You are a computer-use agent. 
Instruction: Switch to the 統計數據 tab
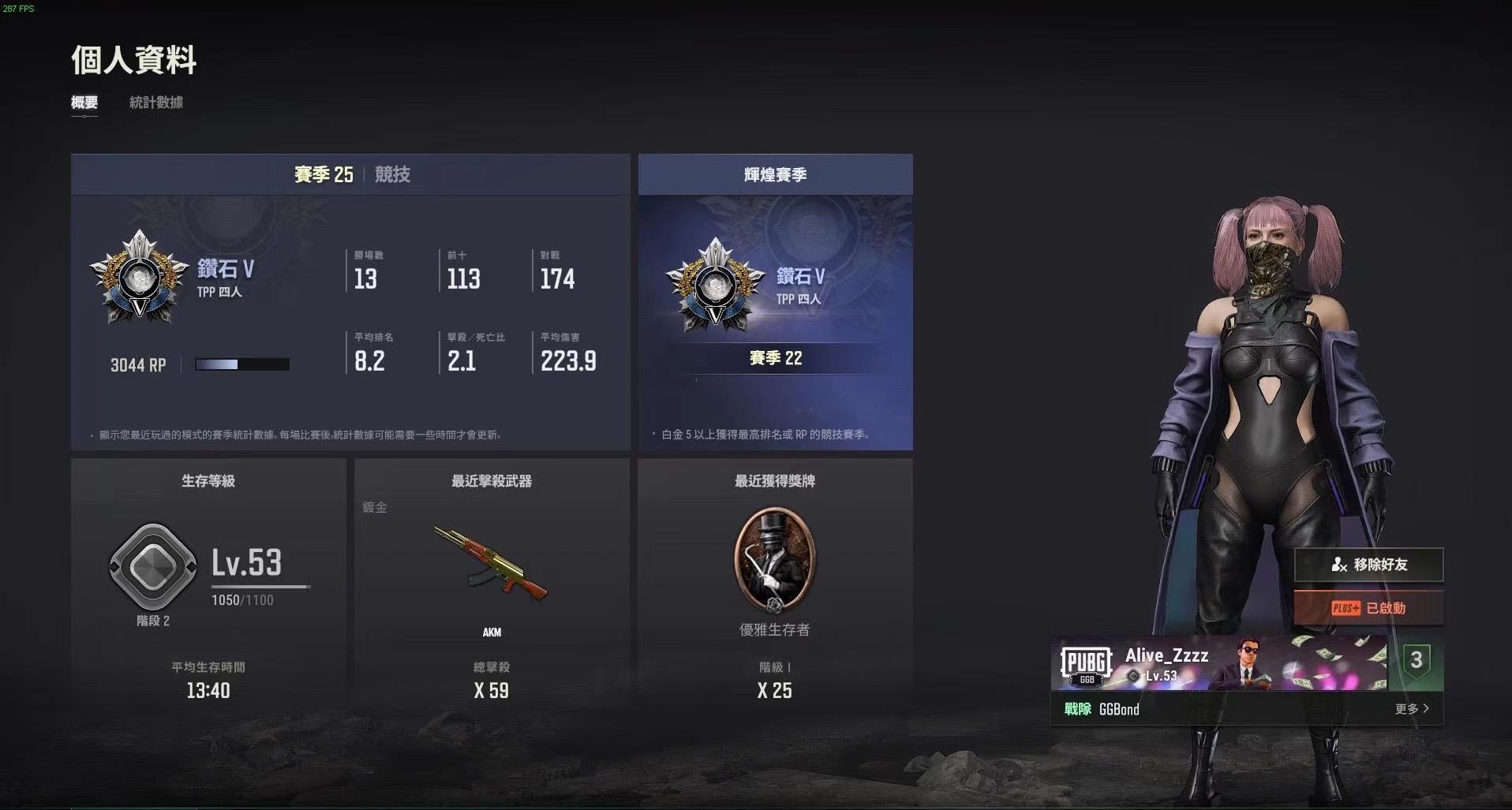156,103
